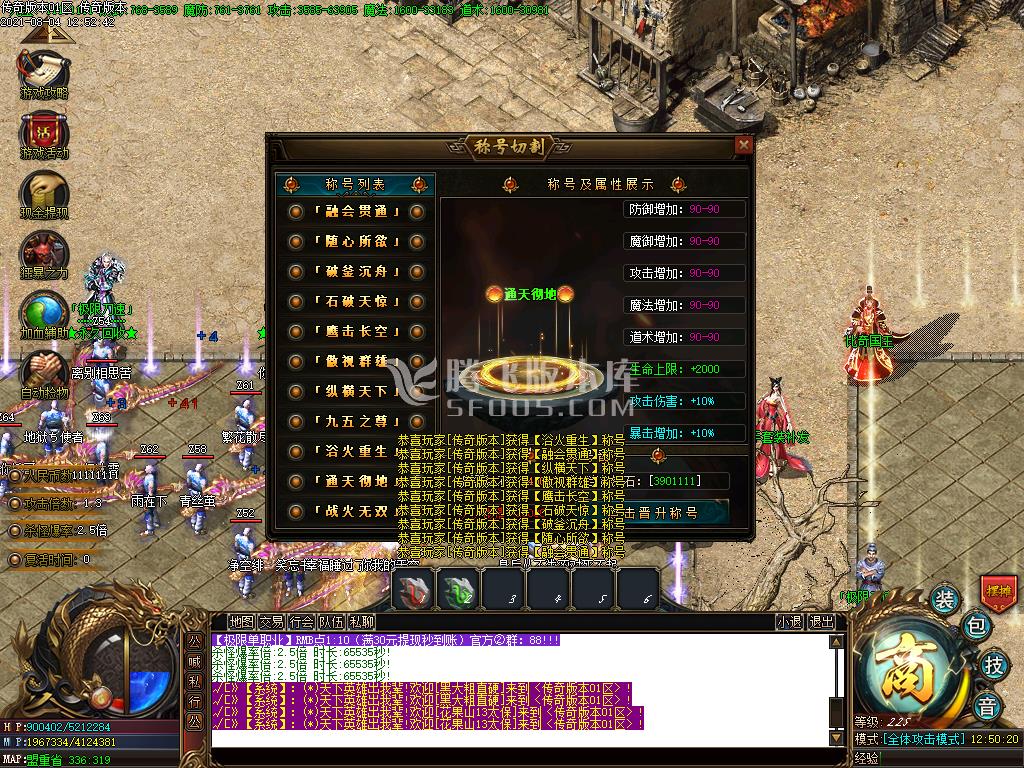Close the 称号切割 title window
This screenshot has height=768, width=1024.
point(743,146)
